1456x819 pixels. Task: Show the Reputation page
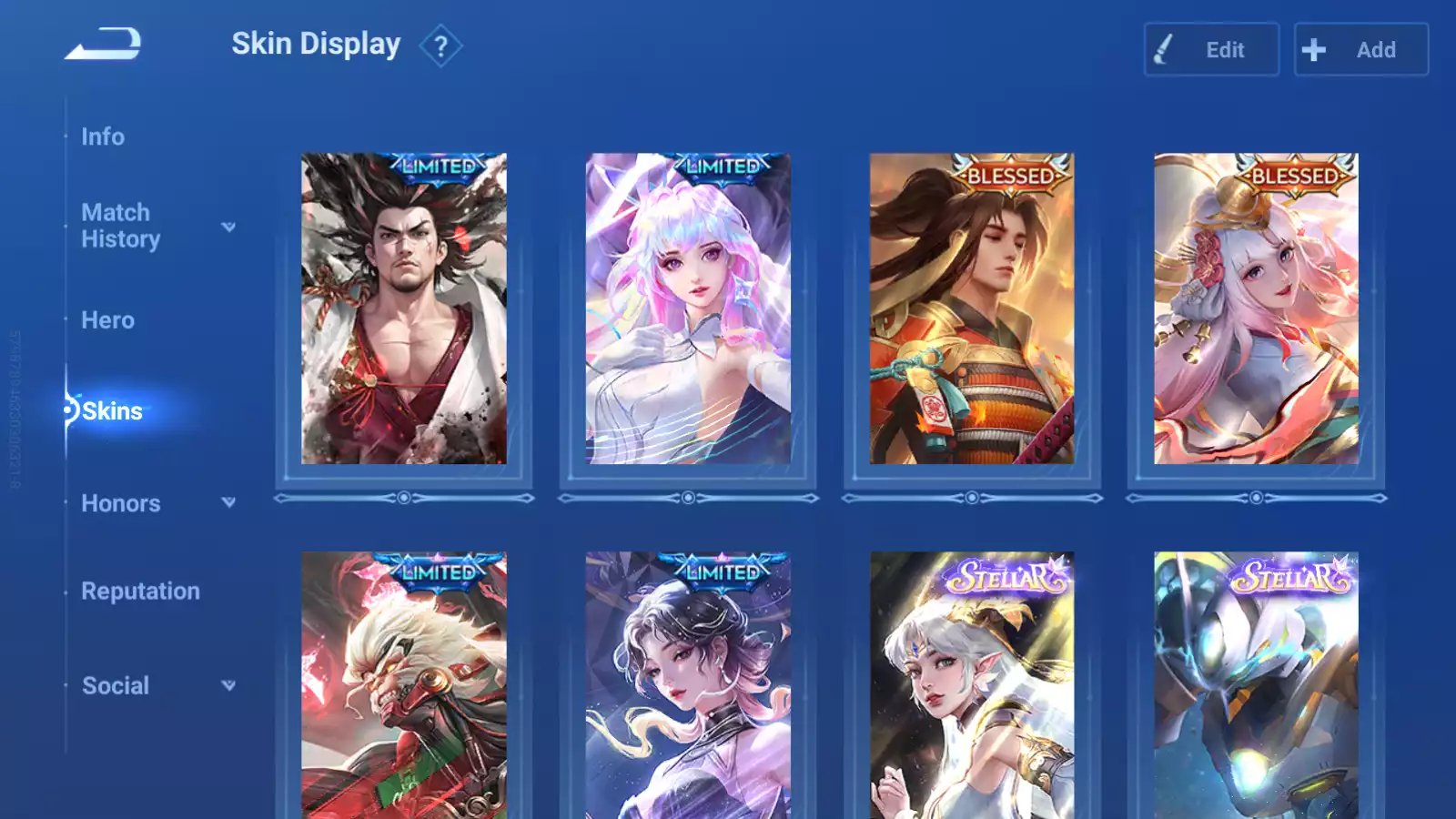point(140,591)
